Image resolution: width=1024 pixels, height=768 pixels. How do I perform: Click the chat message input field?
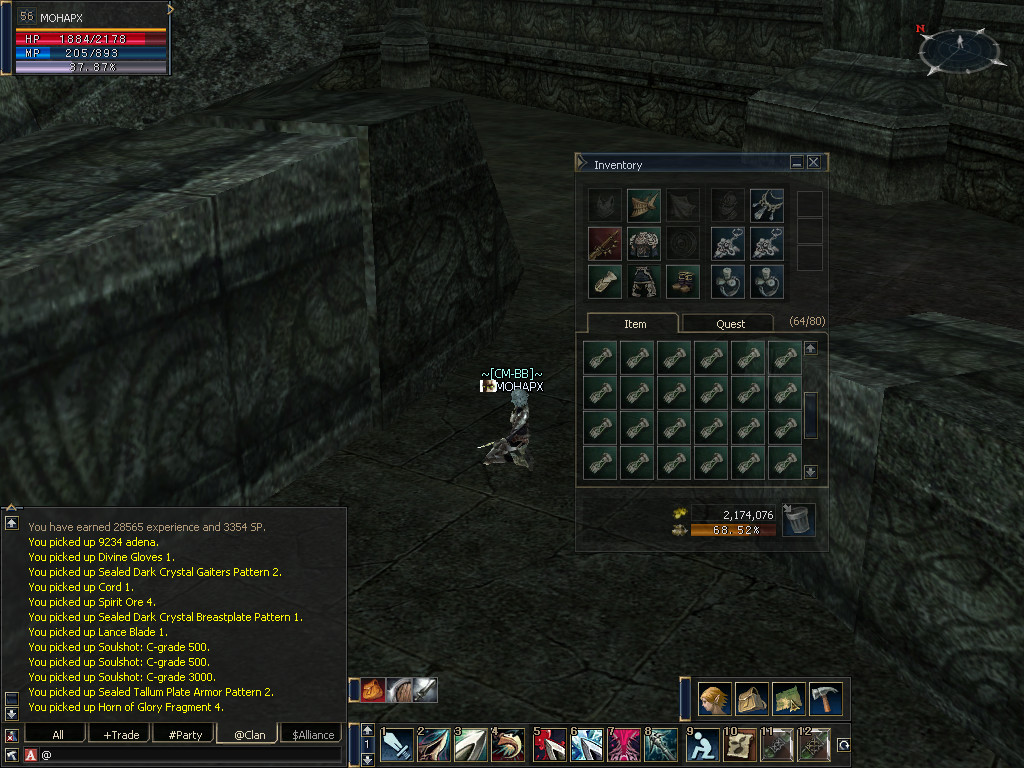(190, 755)
